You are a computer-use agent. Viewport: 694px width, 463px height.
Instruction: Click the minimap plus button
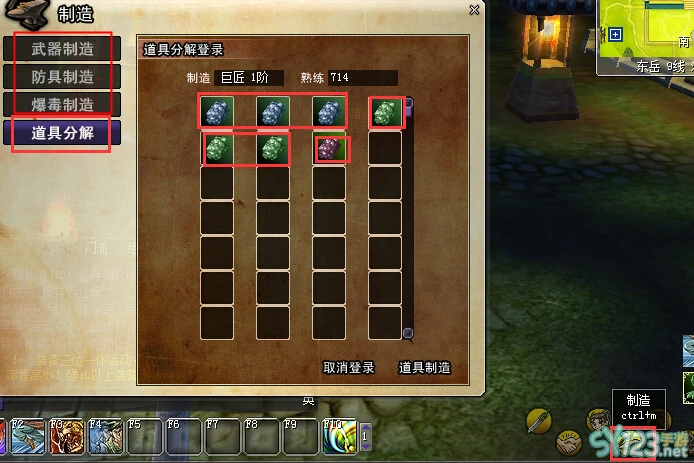pyautogui.click(x=616, y=34)
